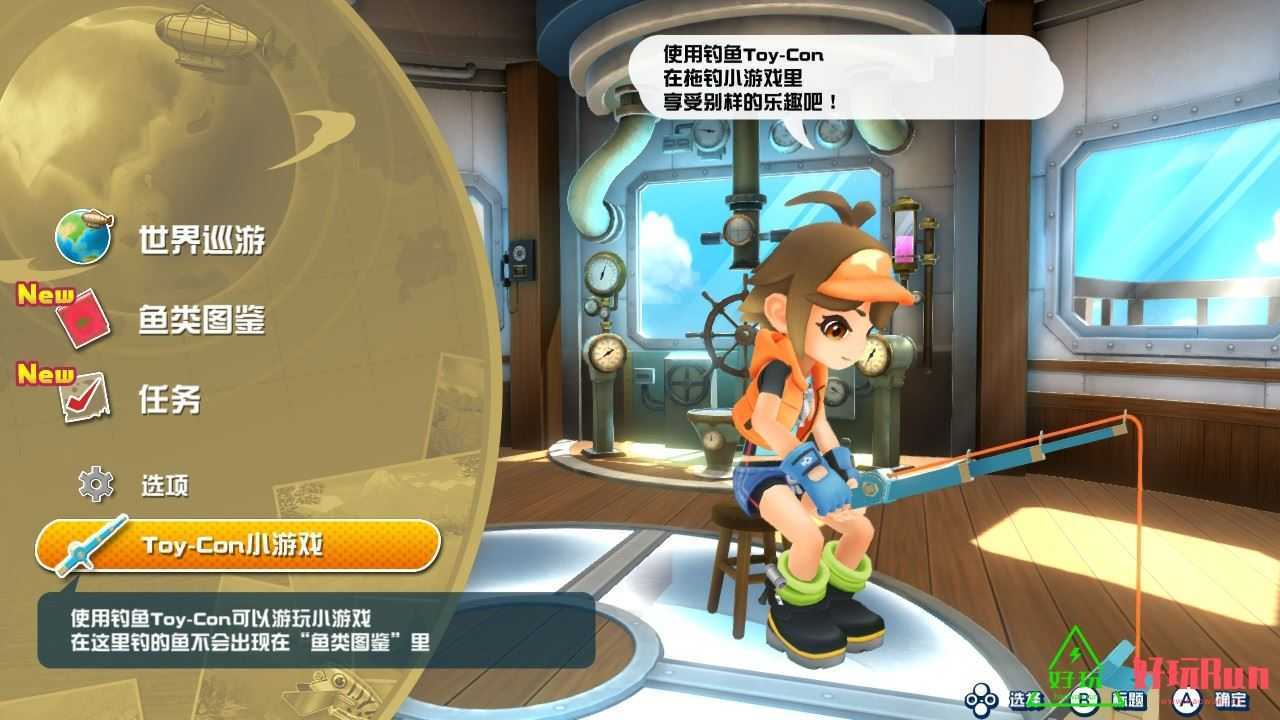Click the checkmark clipboard icon beside 任务
The image size is (1280, 720).
pyautogui.click(x=83, y=398)
